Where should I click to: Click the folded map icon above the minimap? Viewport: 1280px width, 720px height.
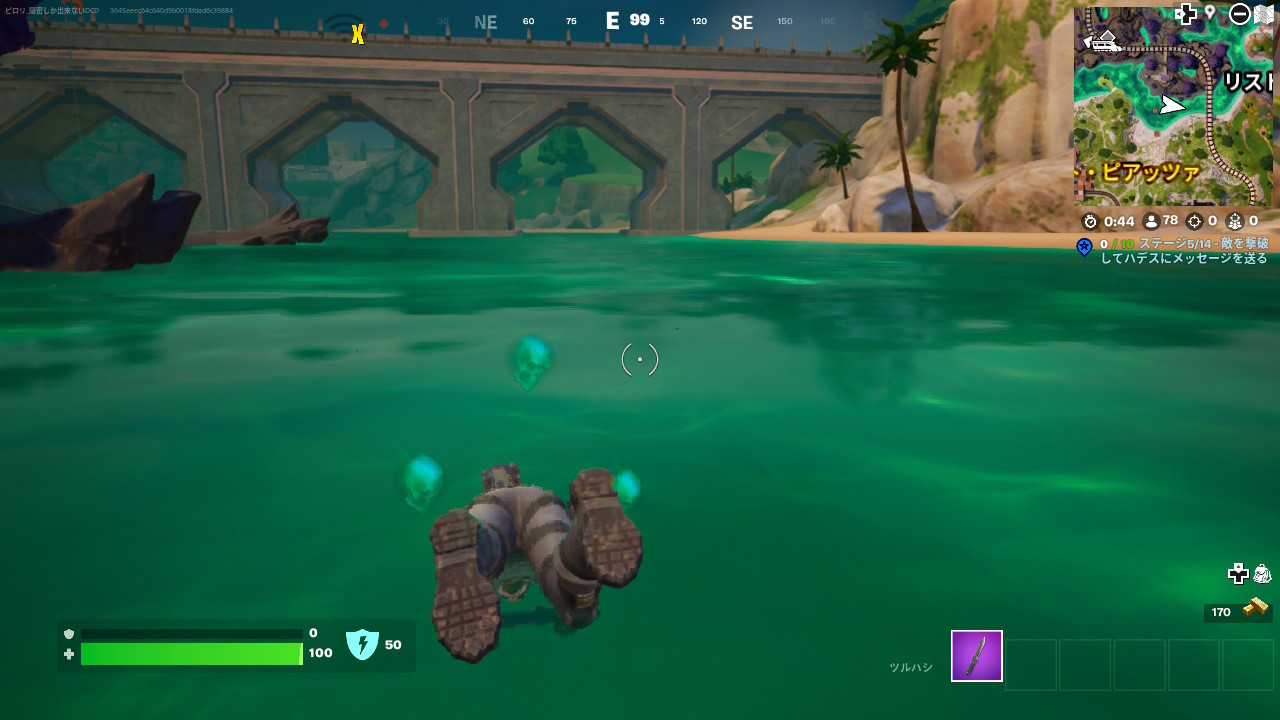tap(1263, 14)
